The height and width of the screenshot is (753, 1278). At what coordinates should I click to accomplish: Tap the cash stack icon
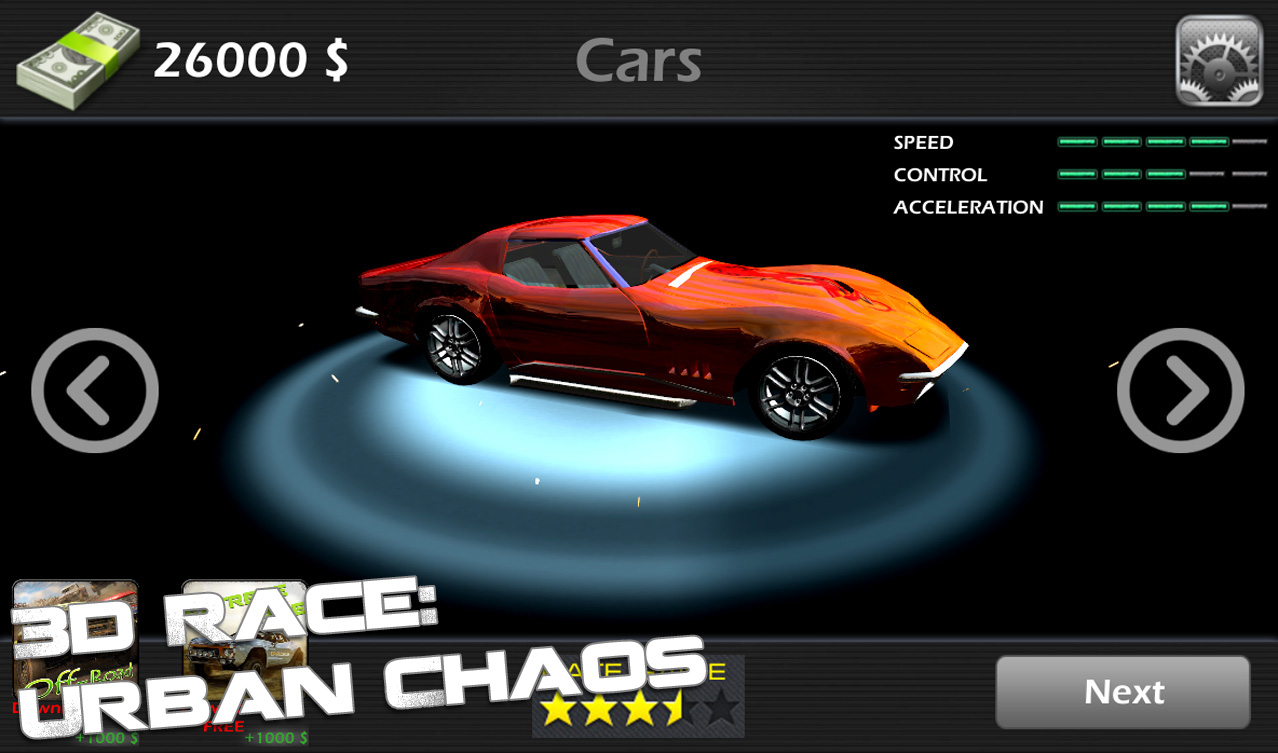pyautogui.click(x=75, y=62)
